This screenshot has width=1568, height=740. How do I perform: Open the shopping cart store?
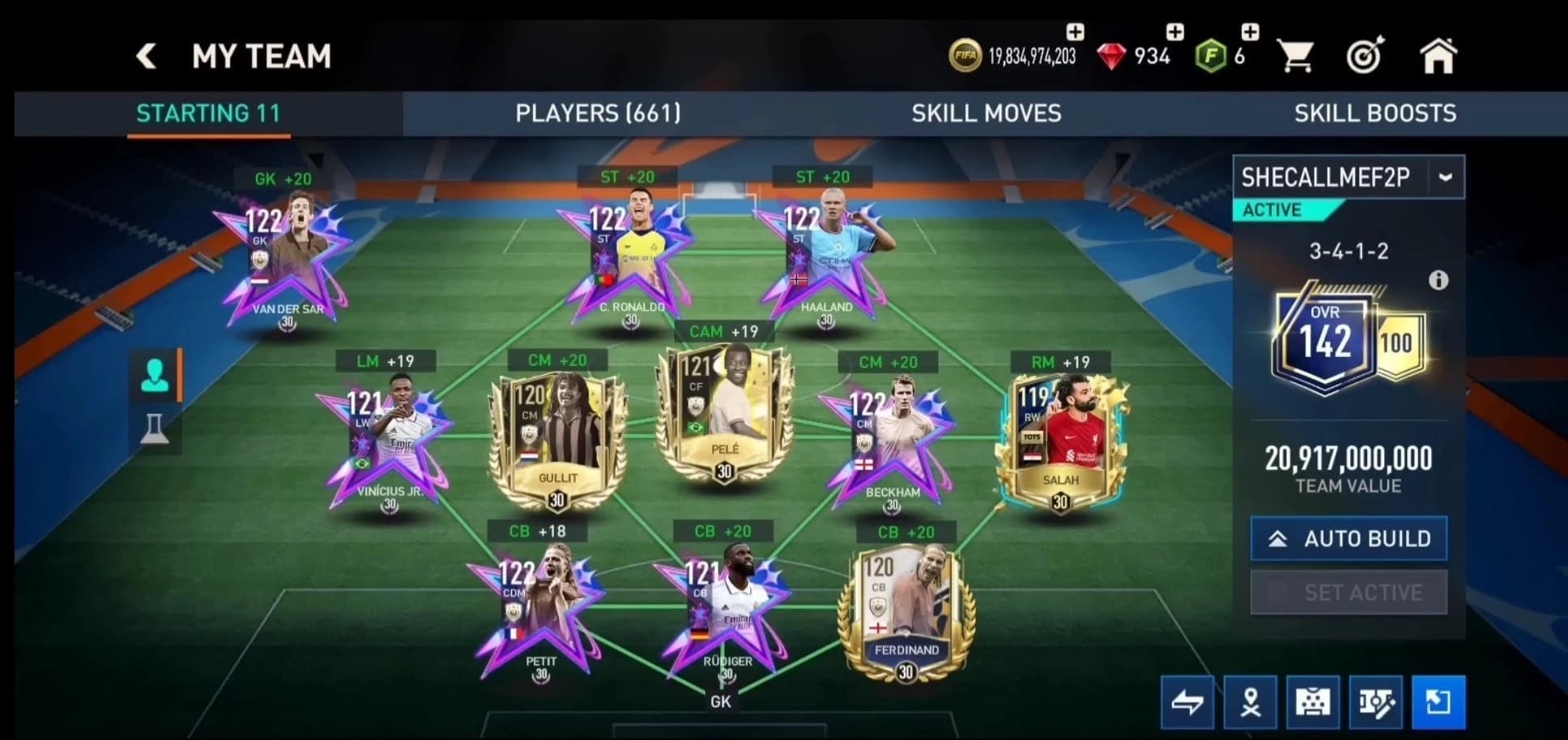point(1294,57)
